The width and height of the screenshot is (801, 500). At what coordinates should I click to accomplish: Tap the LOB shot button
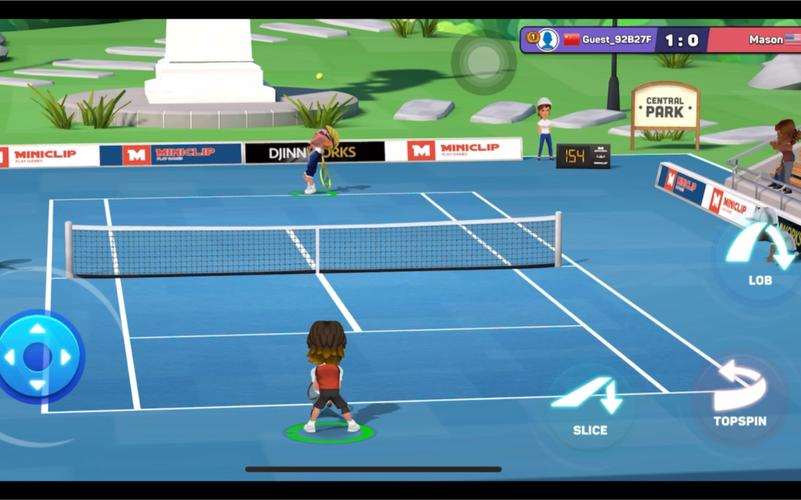(x=759, y=253)
